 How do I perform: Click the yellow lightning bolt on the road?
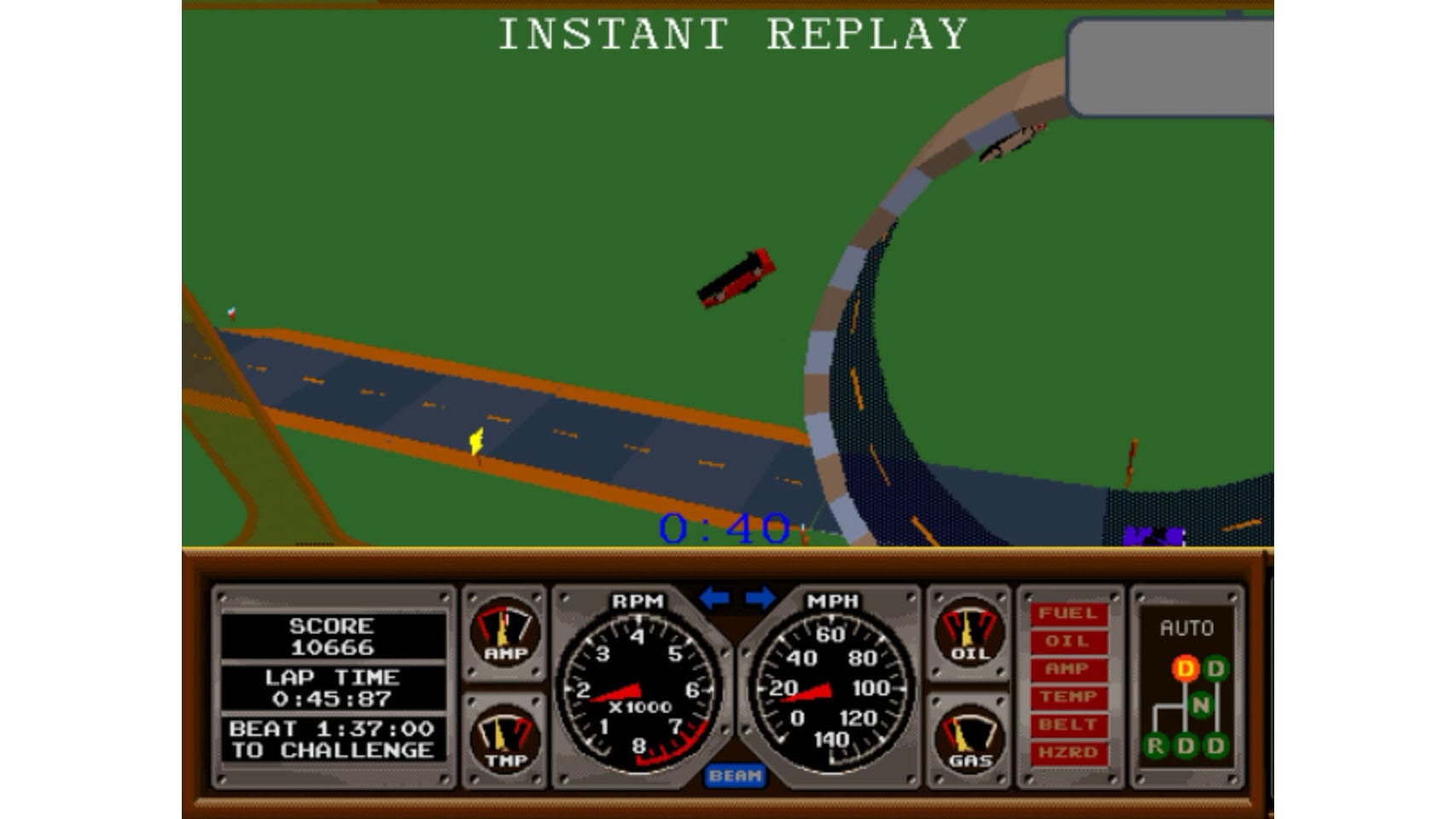tap(475, 441)
